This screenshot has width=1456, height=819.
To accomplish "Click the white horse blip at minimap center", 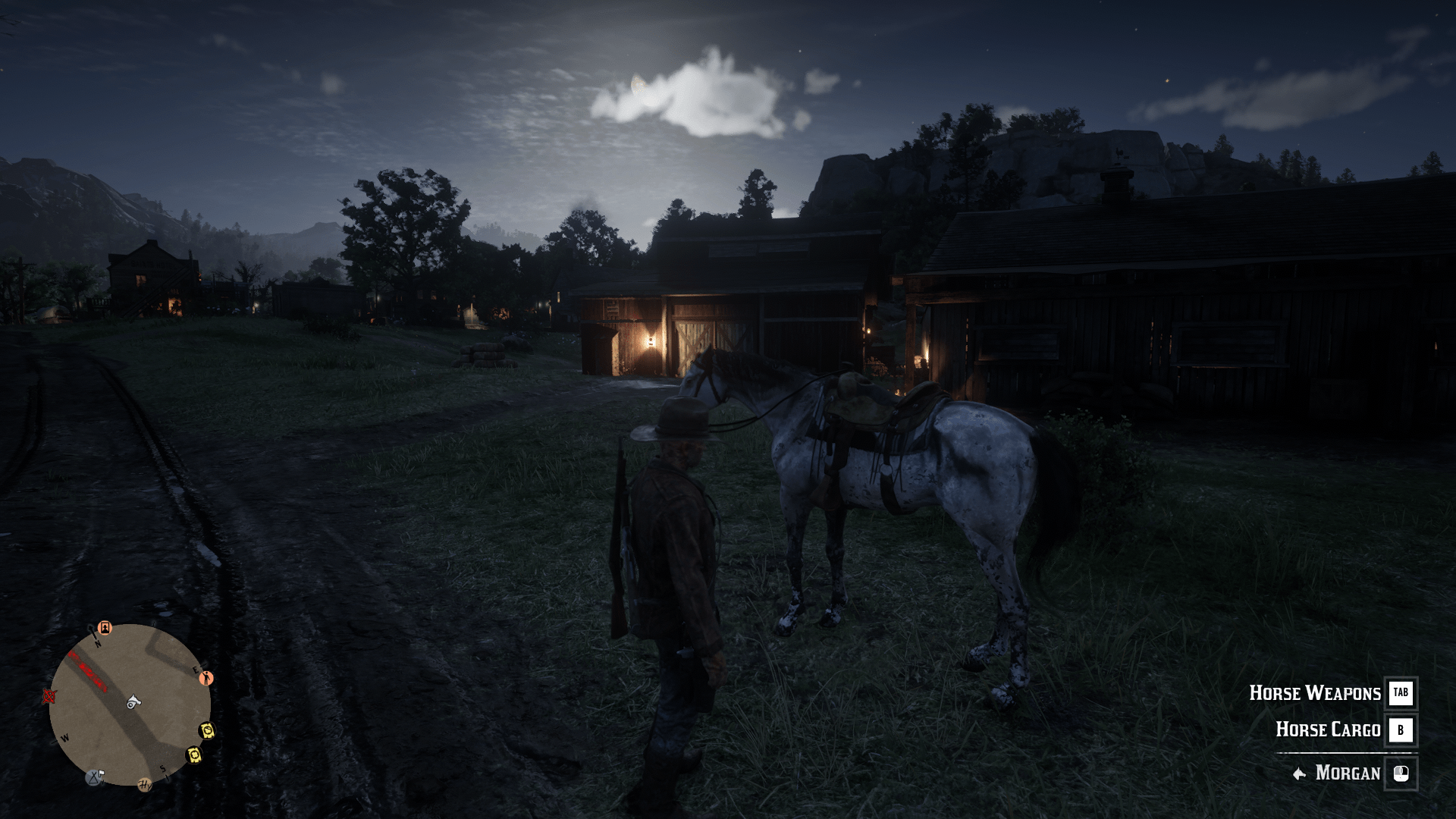I will pos(133,702).
